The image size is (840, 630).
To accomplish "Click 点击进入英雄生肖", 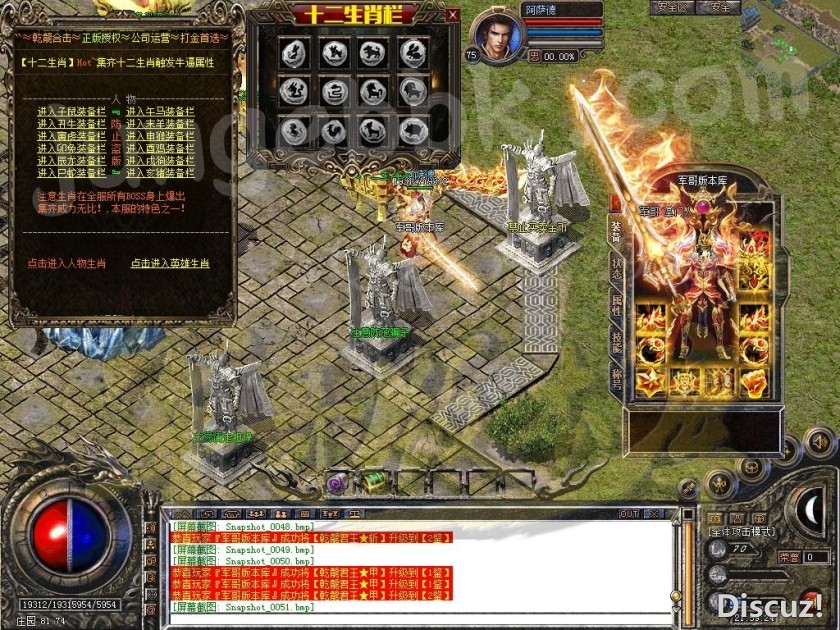I will [x=170, y=264].
